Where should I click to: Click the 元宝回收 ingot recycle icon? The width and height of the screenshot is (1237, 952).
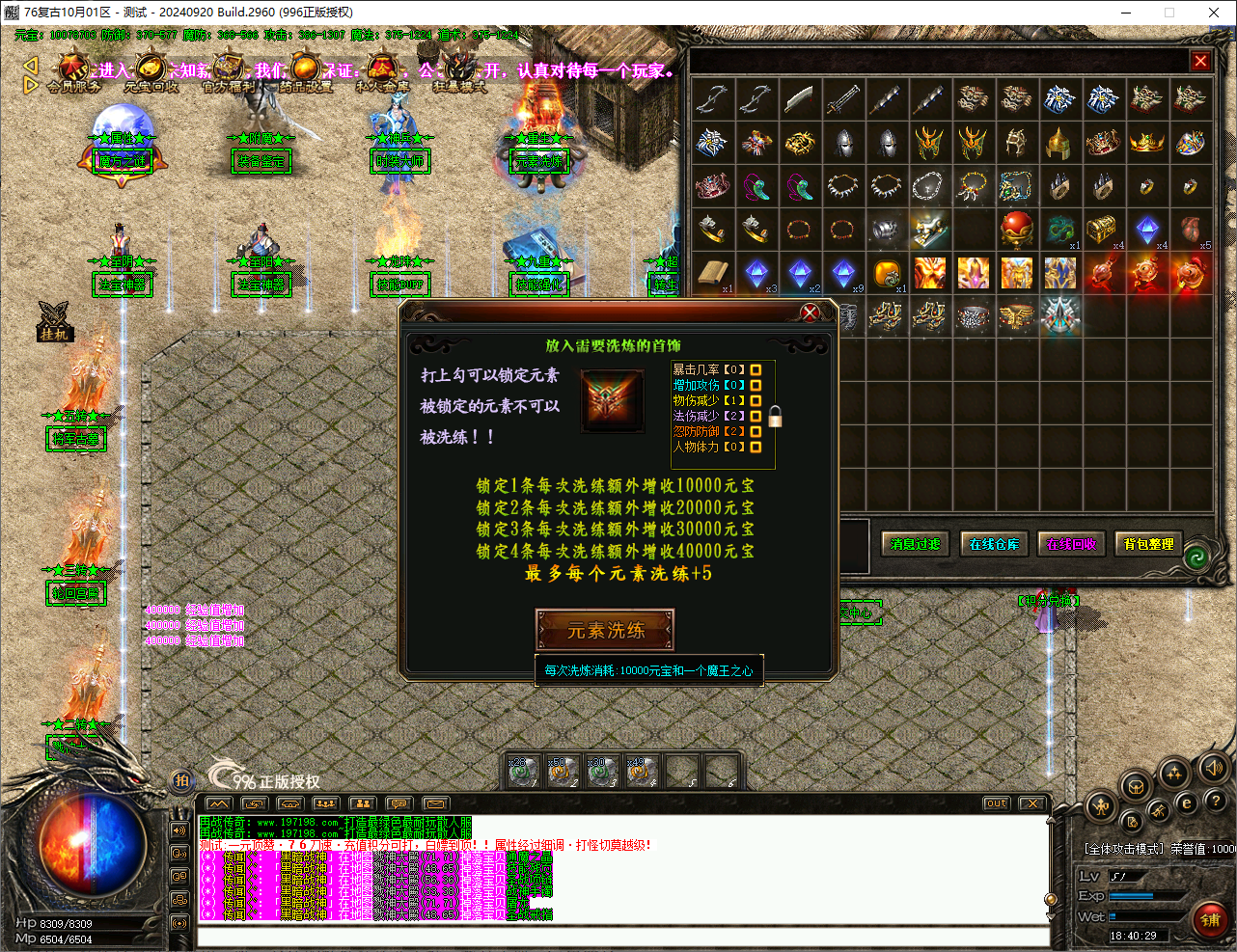(x=151, y=68)
